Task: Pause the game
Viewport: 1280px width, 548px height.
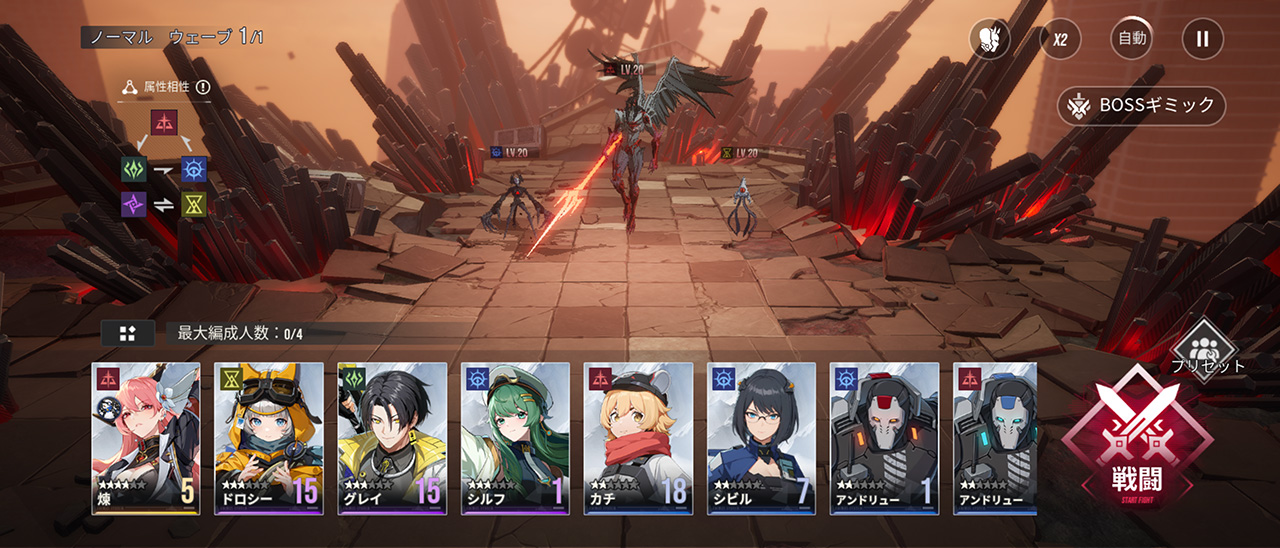Action: click(1202, 40)
